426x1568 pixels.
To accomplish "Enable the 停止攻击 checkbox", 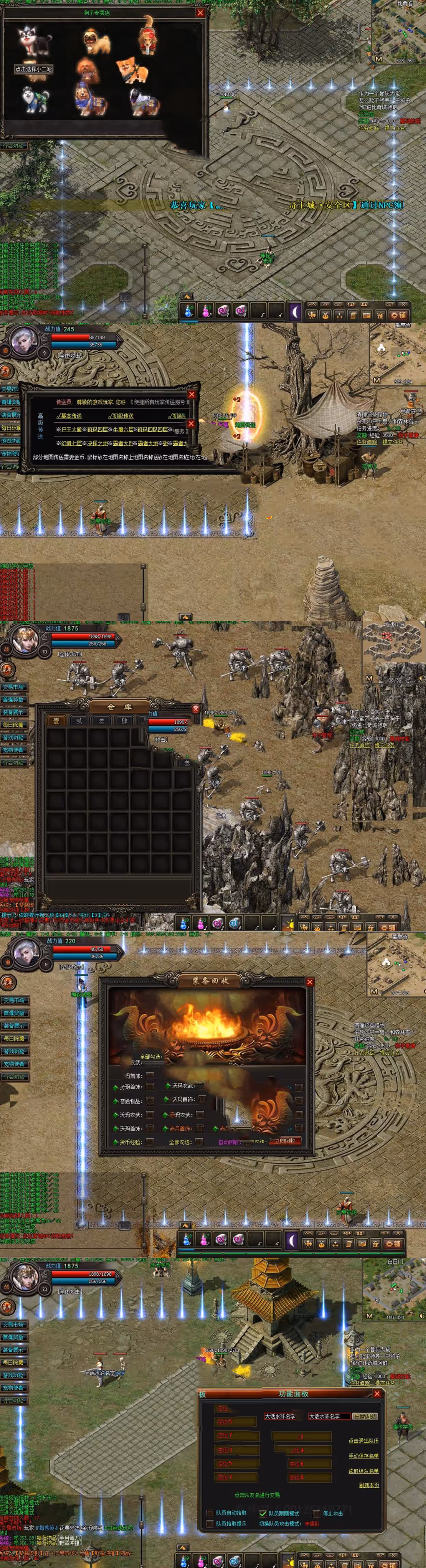I will [316, 1513].
